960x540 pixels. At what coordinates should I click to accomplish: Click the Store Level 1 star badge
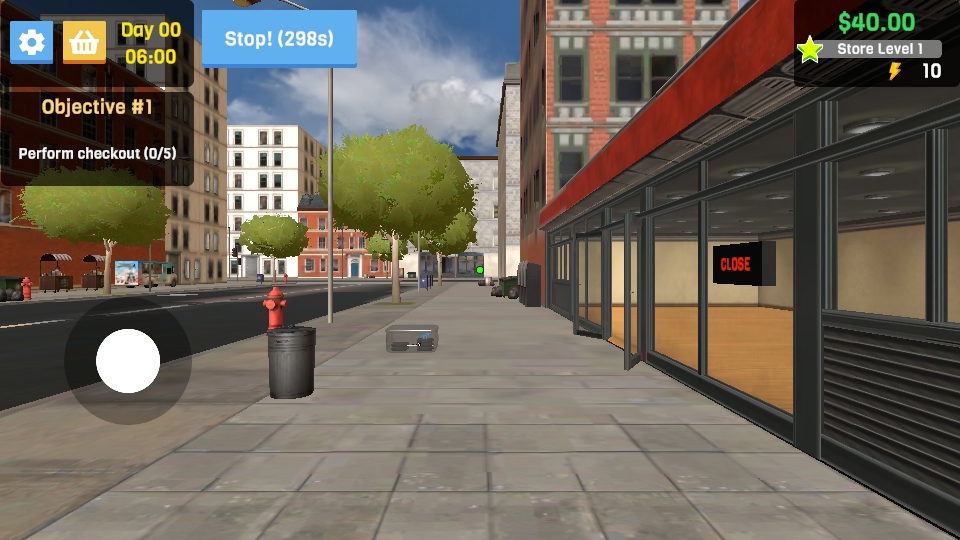810,49
